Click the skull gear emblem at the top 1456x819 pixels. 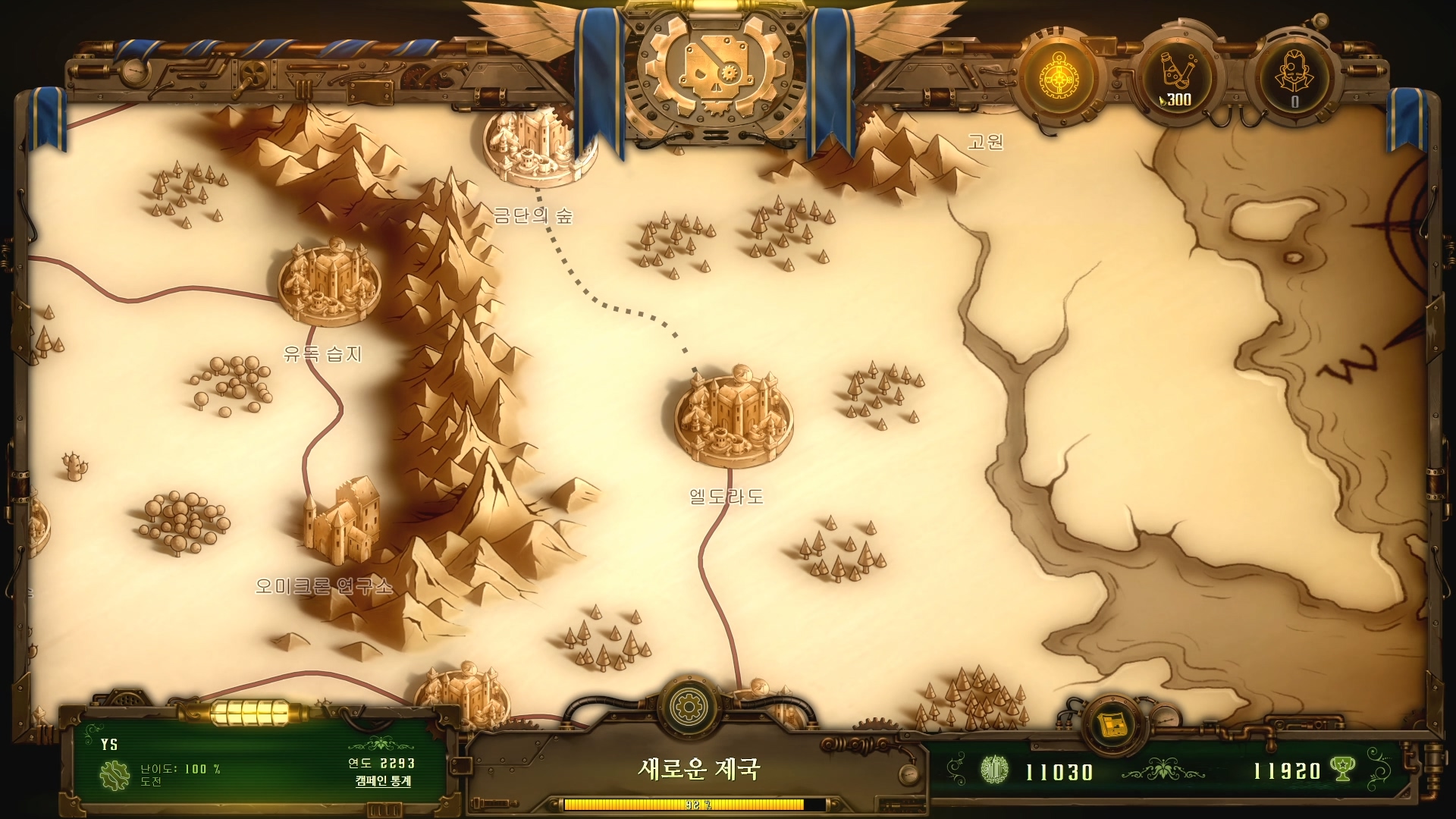coord(714,74)
